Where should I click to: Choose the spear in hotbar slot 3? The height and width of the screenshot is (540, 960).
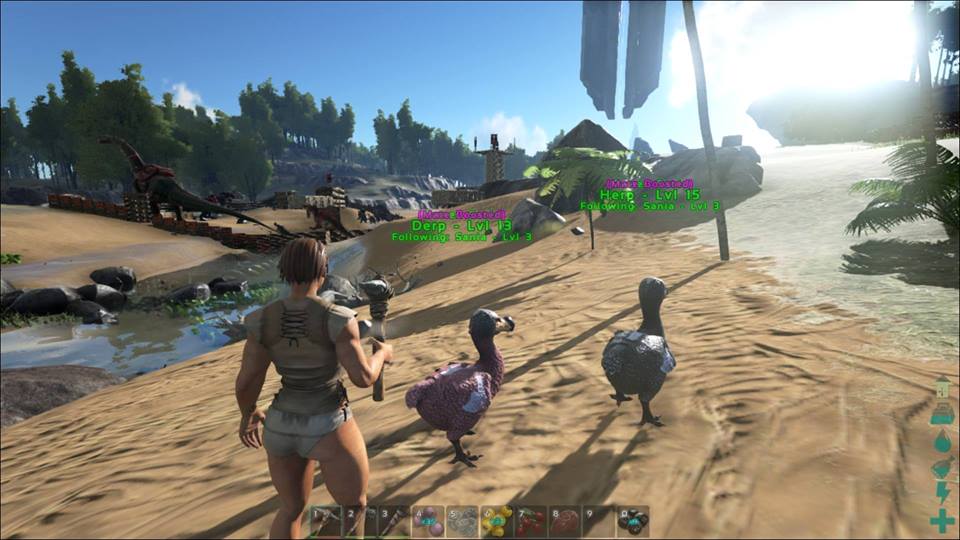tap(395, 521)
